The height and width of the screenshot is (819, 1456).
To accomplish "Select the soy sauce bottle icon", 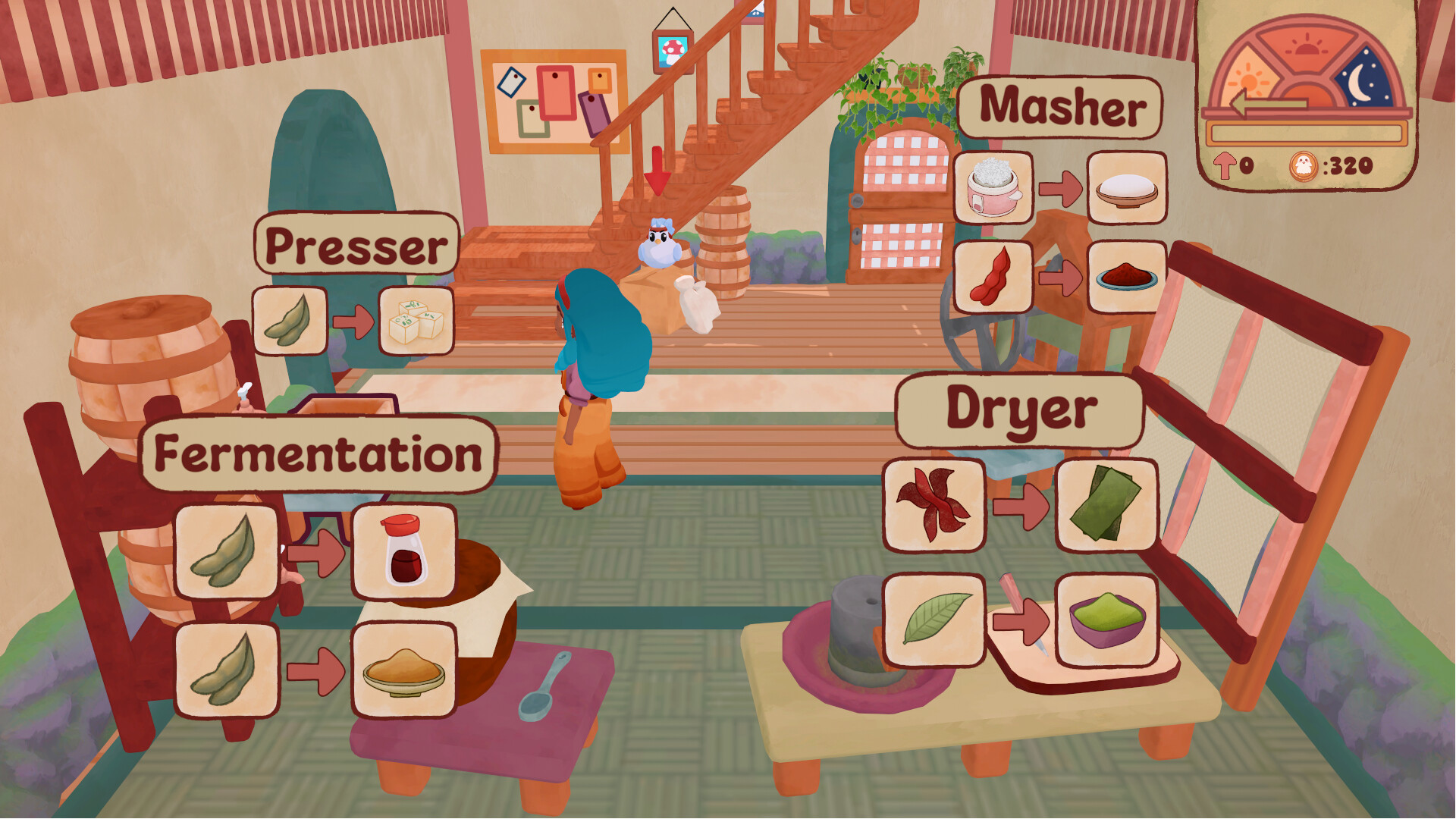I will point(404,551).
